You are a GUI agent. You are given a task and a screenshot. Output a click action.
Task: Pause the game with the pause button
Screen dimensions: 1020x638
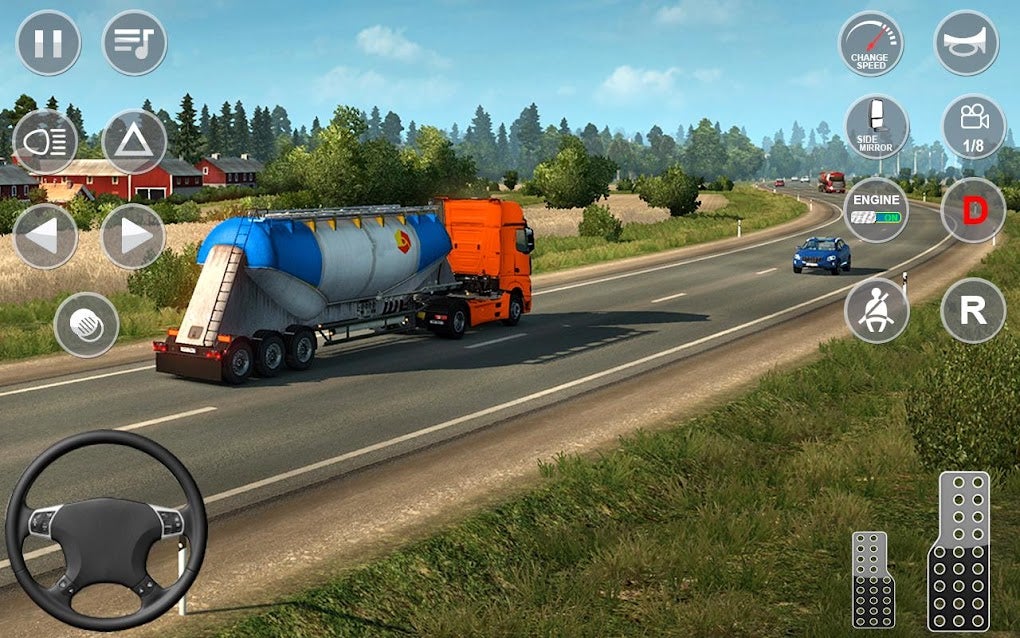(x=48, y=43)
